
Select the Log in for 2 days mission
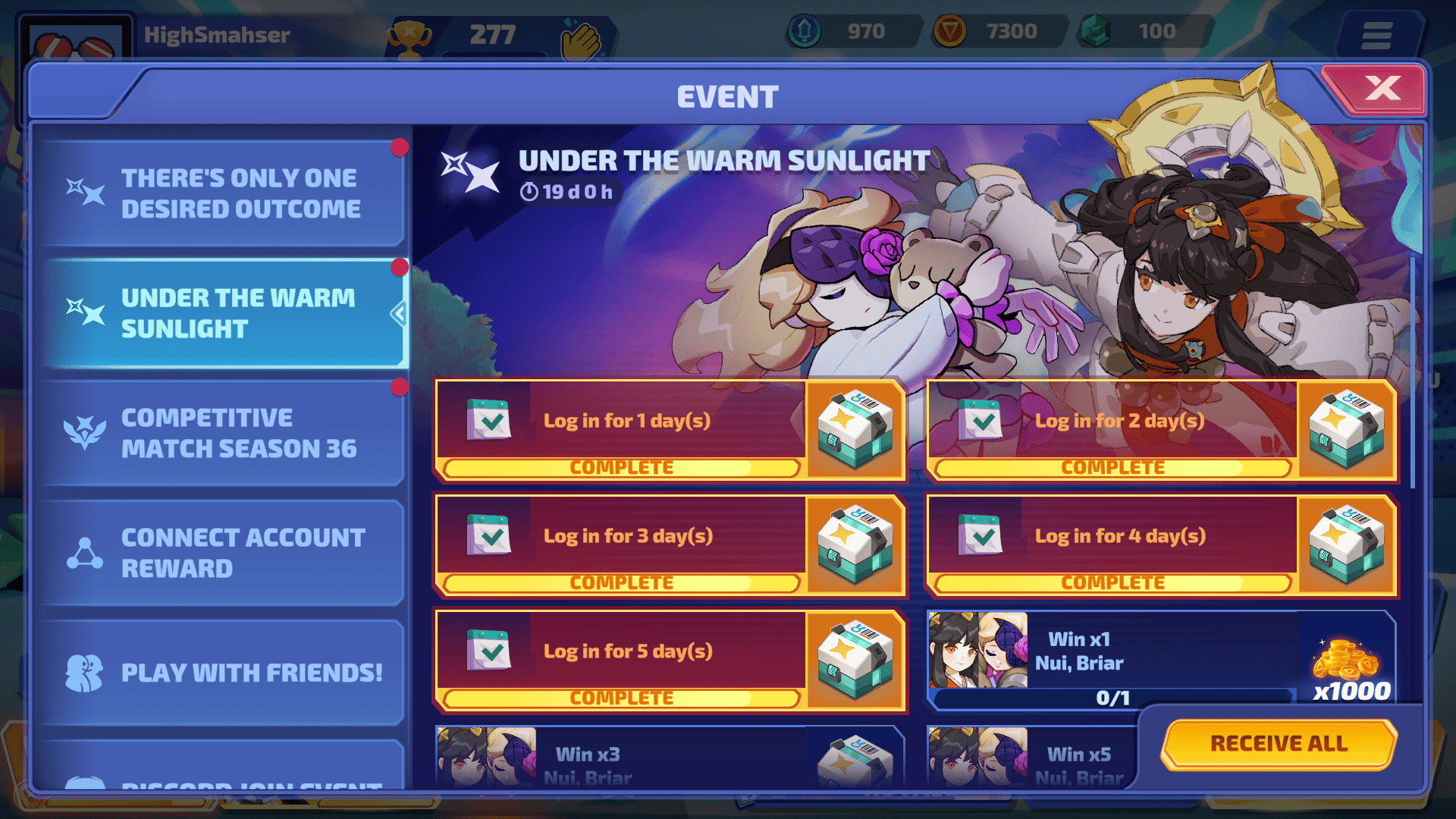pos(1119,421)
